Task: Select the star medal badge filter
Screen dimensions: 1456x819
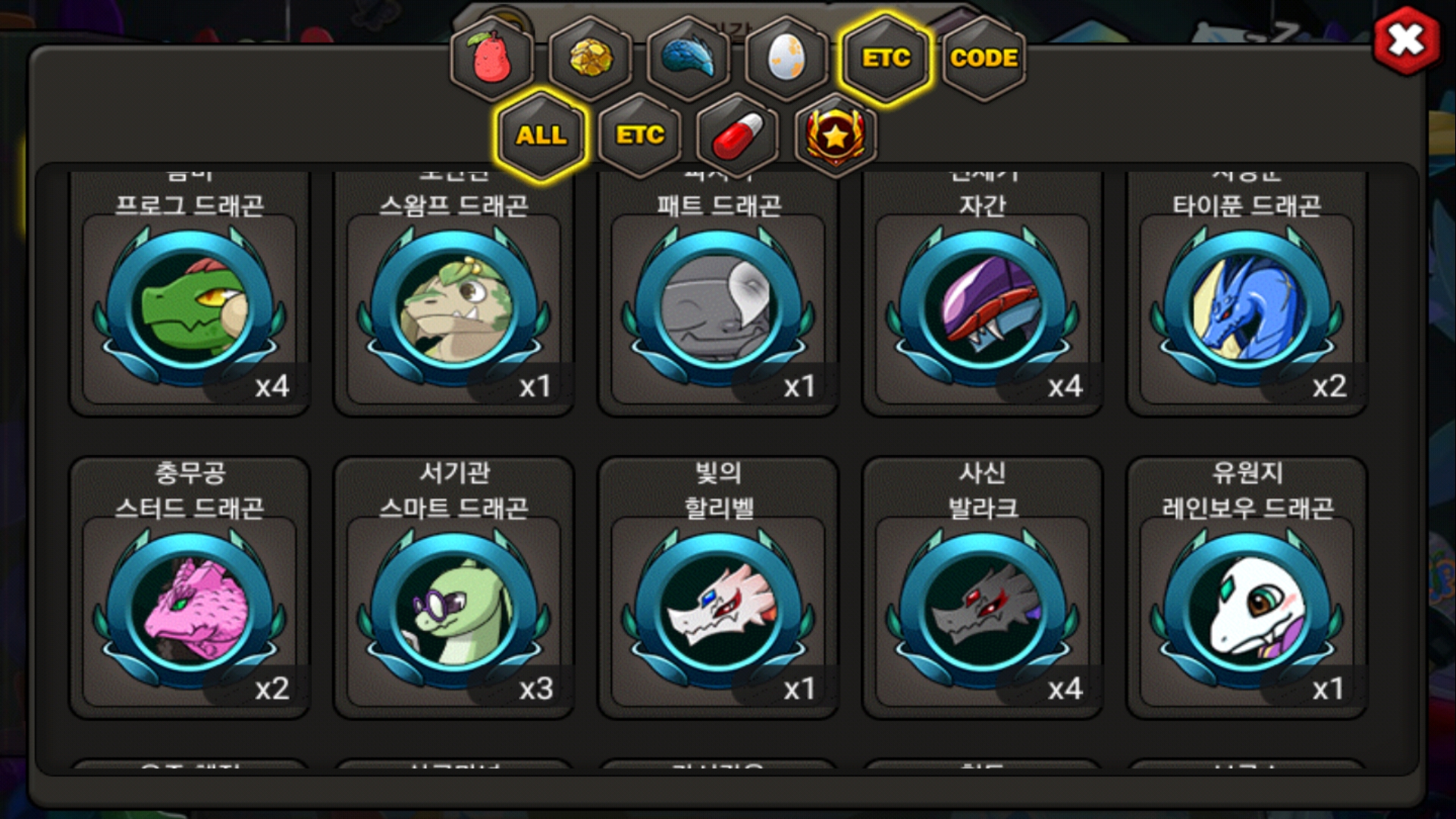Action: point(836,136)
